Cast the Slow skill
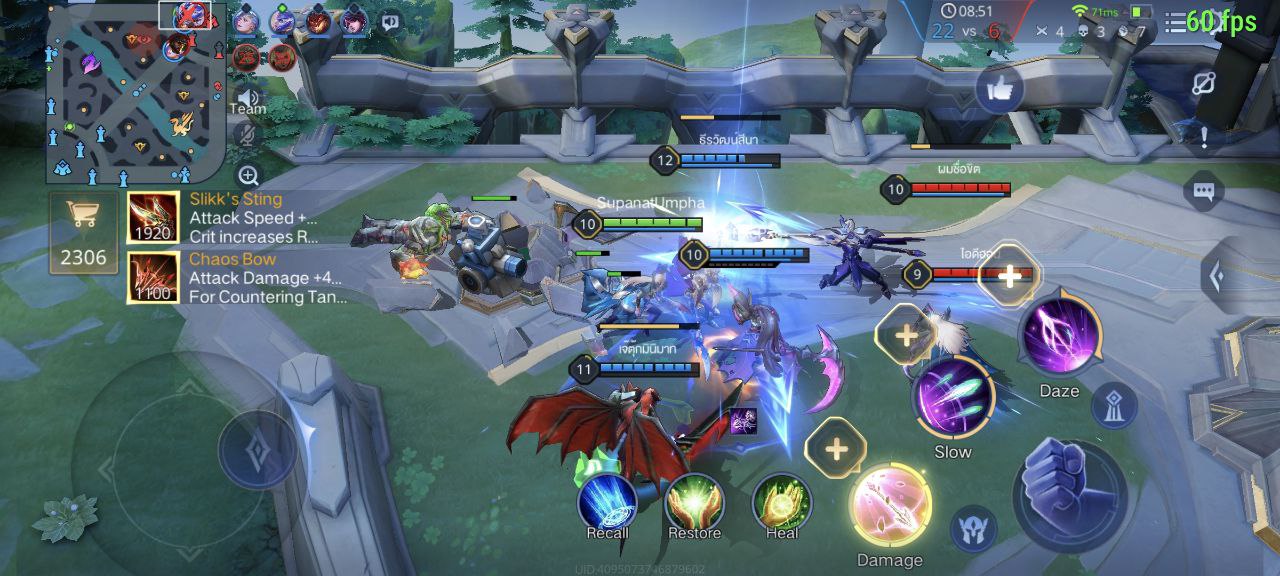The width and height of the screenshot is (1280, 576). [952, 397]
